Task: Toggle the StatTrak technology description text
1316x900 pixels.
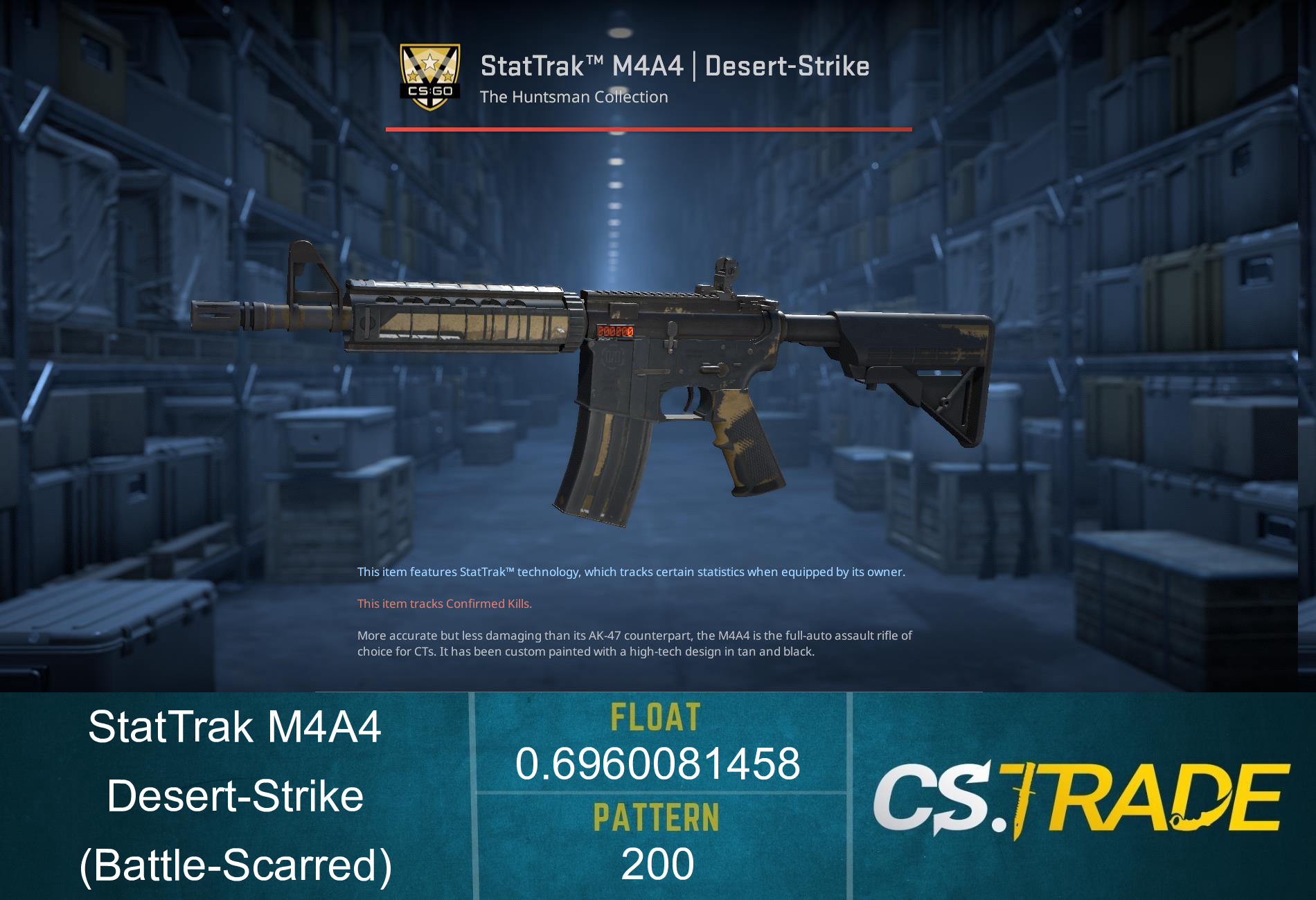Action: tap(630, 573)
